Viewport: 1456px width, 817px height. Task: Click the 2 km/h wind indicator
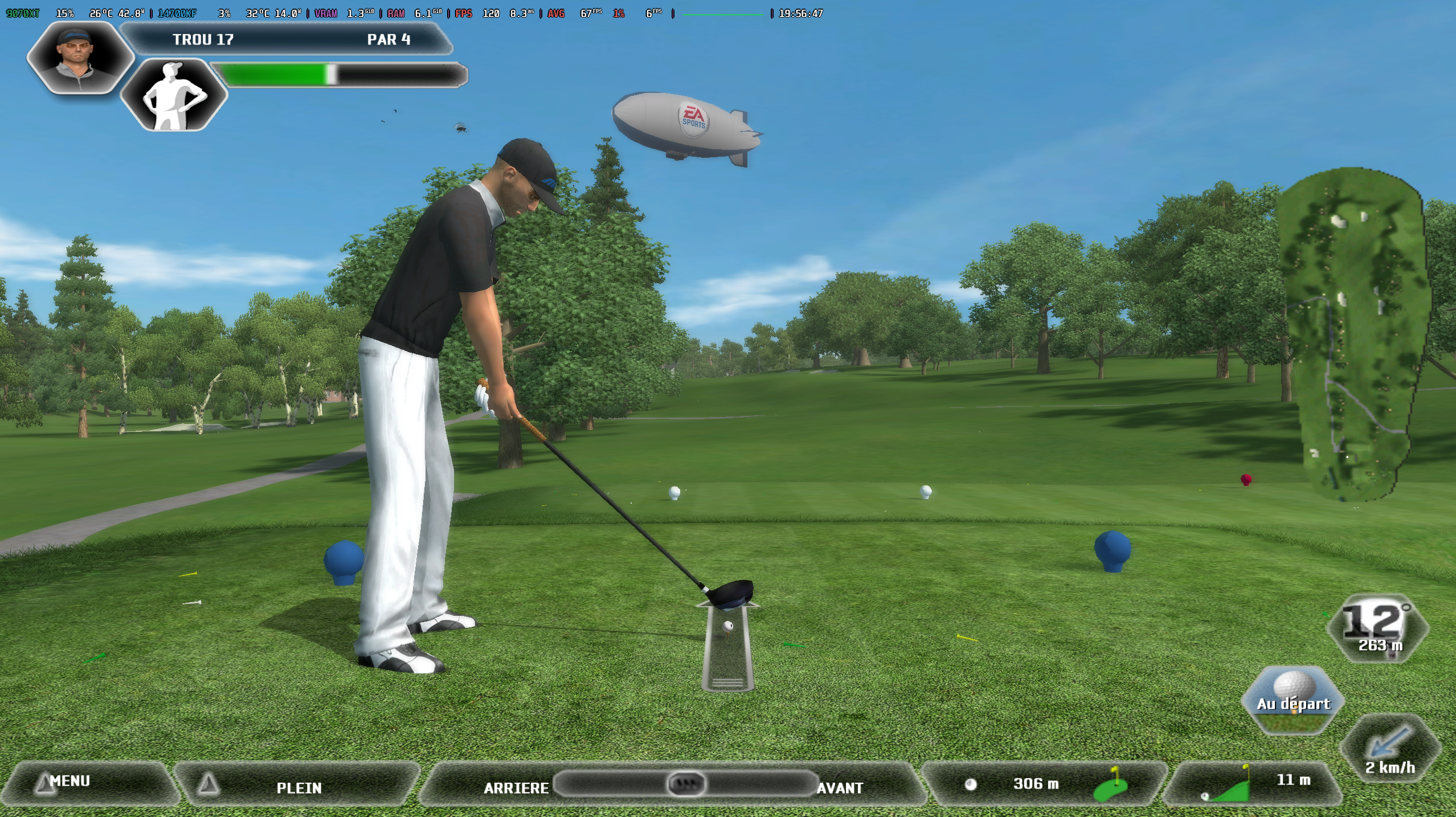pos(1390,749)
